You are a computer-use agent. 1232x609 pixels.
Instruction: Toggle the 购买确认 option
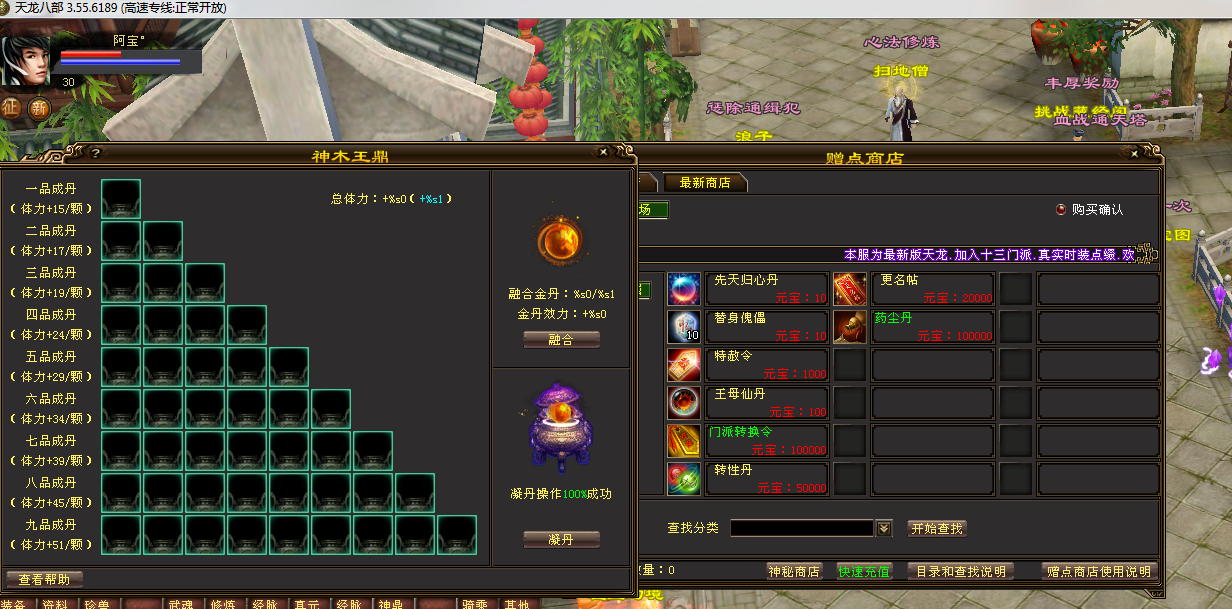[x=1061, y=210]
